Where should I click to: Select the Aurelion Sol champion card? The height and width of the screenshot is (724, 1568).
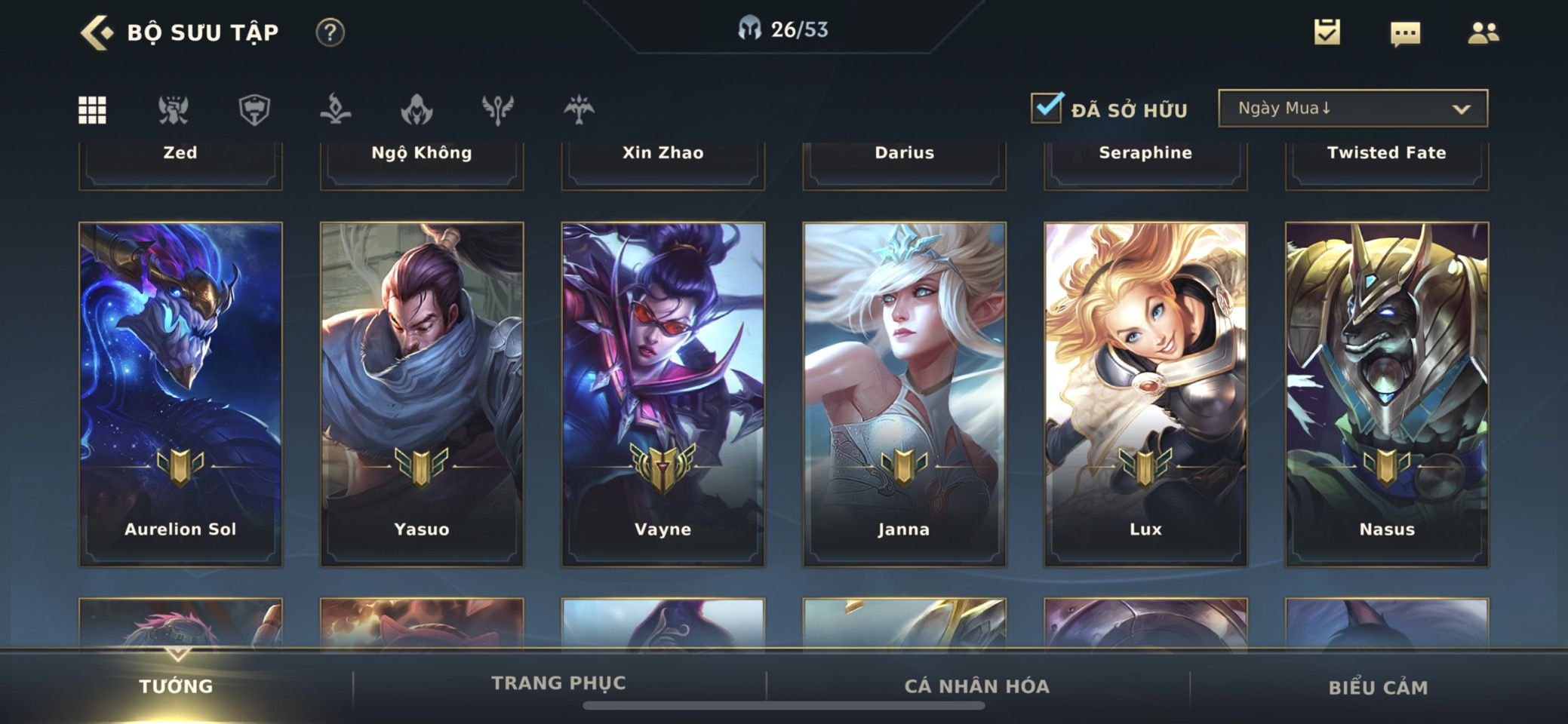[x=180, y=394]
